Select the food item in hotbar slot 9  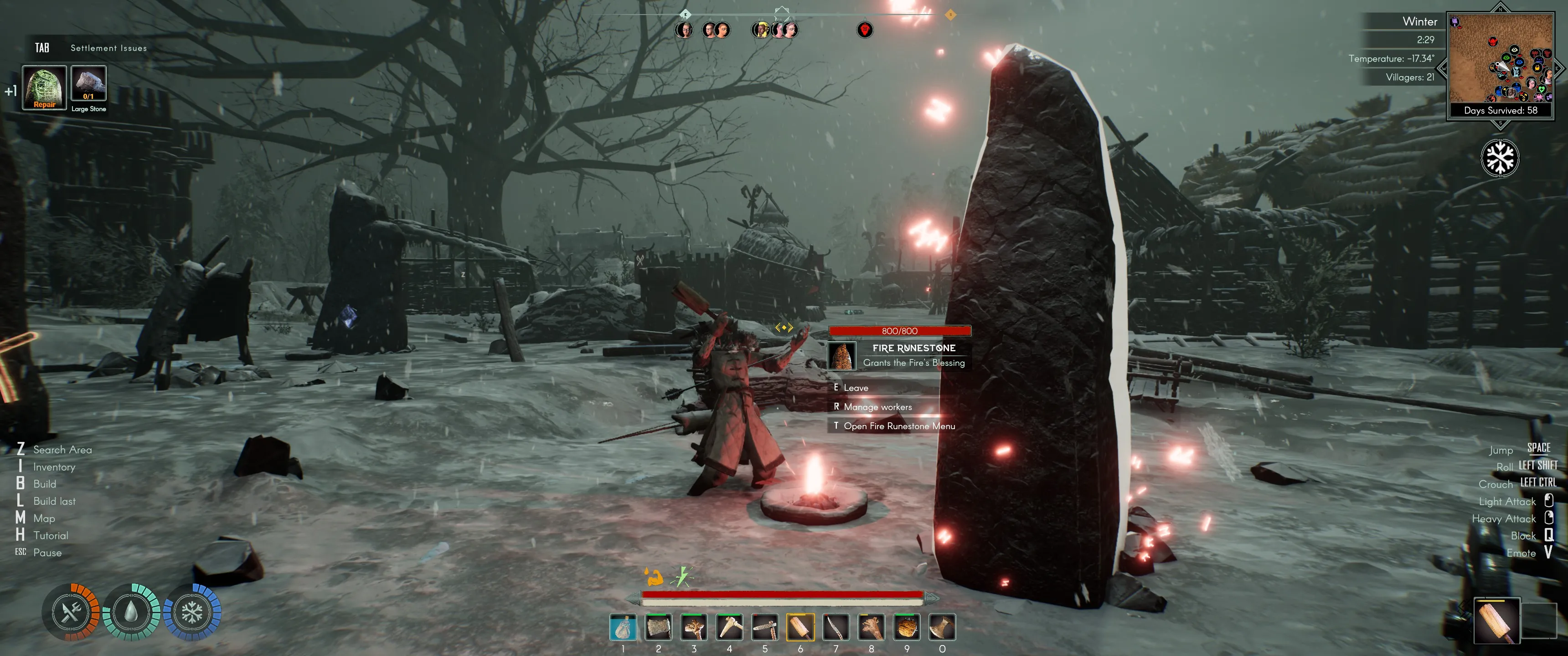906,627
